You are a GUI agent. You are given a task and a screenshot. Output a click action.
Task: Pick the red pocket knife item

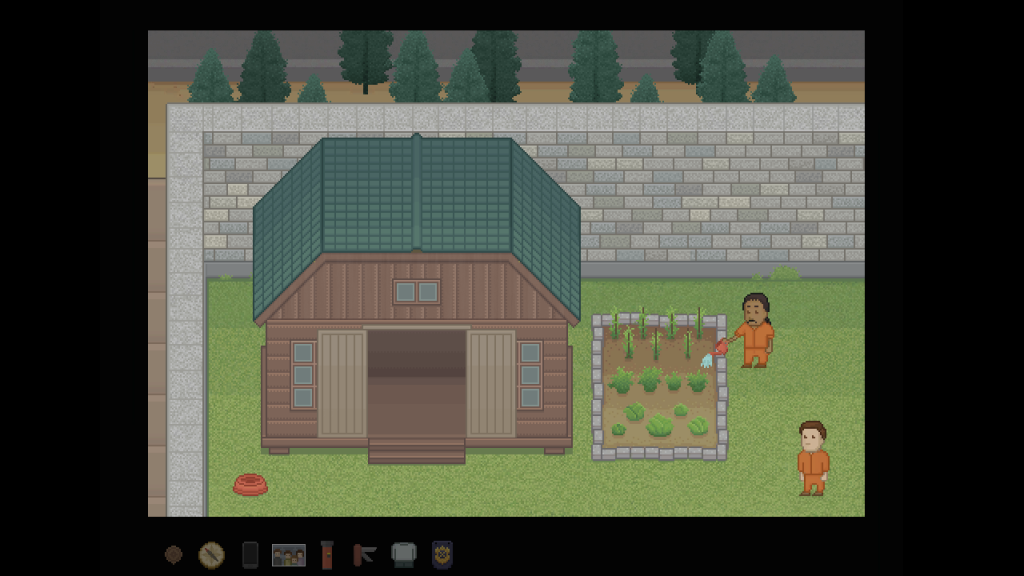pyautogui.click(x=364, y=554)
